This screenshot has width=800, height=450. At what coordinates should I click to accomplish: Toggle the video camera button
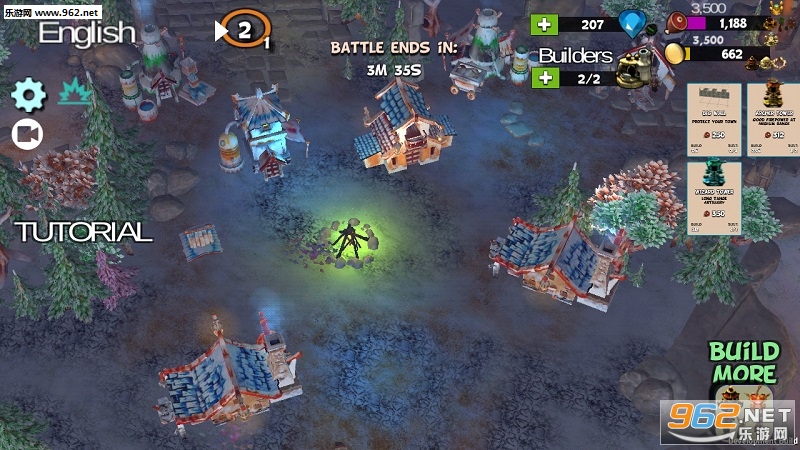click(27, 133)
